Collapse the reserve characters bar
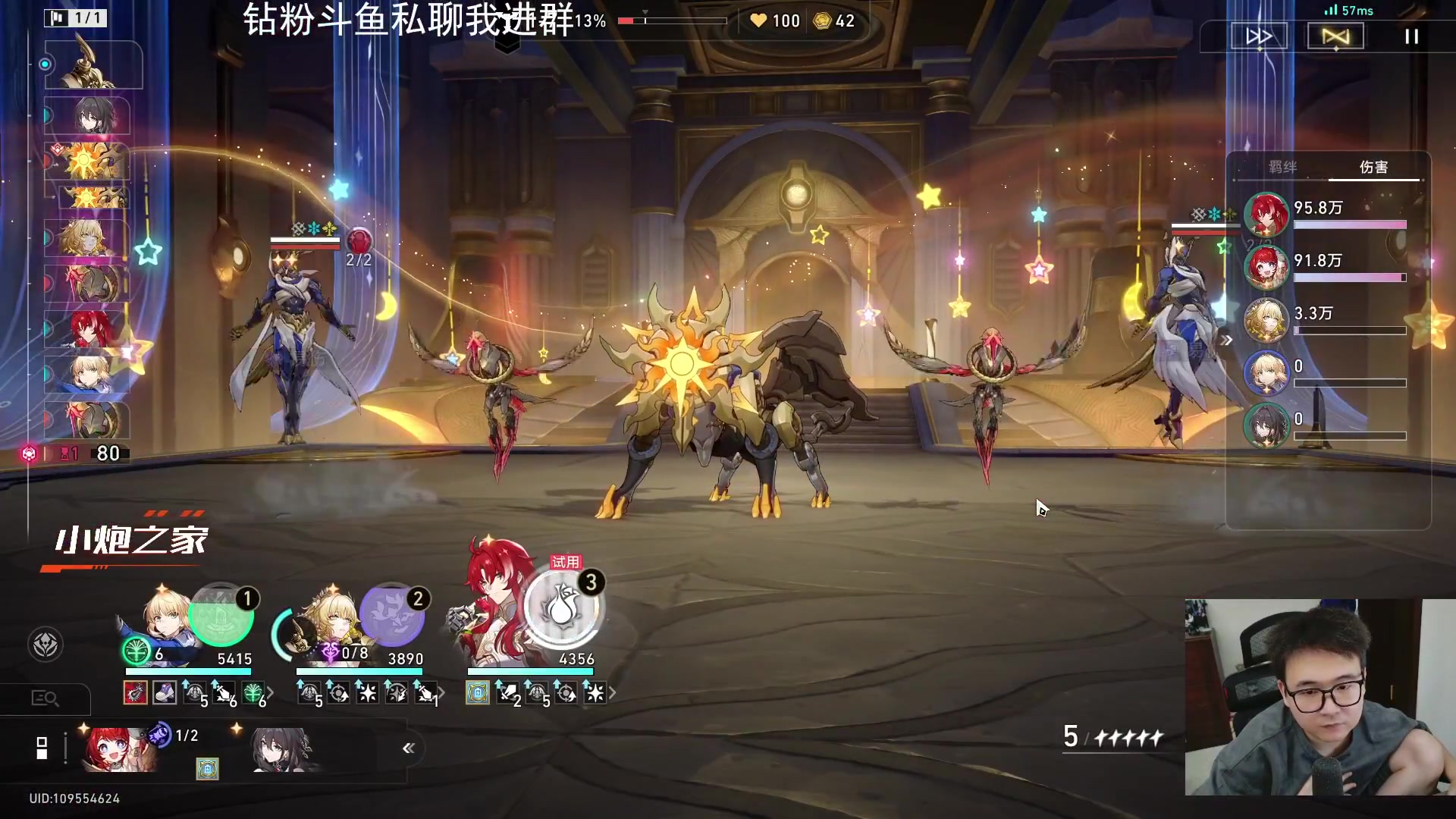The image size is (1456, 819). click(409, 748)
